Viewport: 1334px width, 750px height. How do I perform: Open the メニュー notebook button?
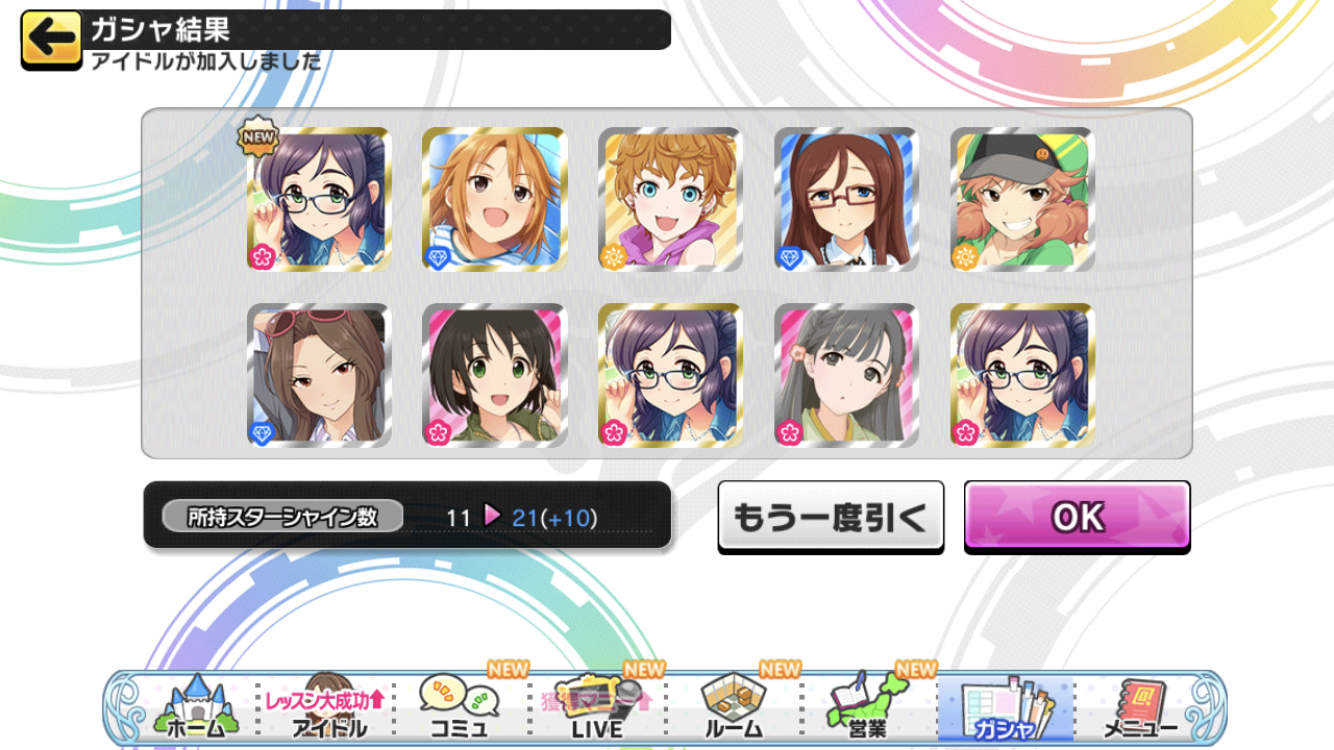click(1140, 708)
